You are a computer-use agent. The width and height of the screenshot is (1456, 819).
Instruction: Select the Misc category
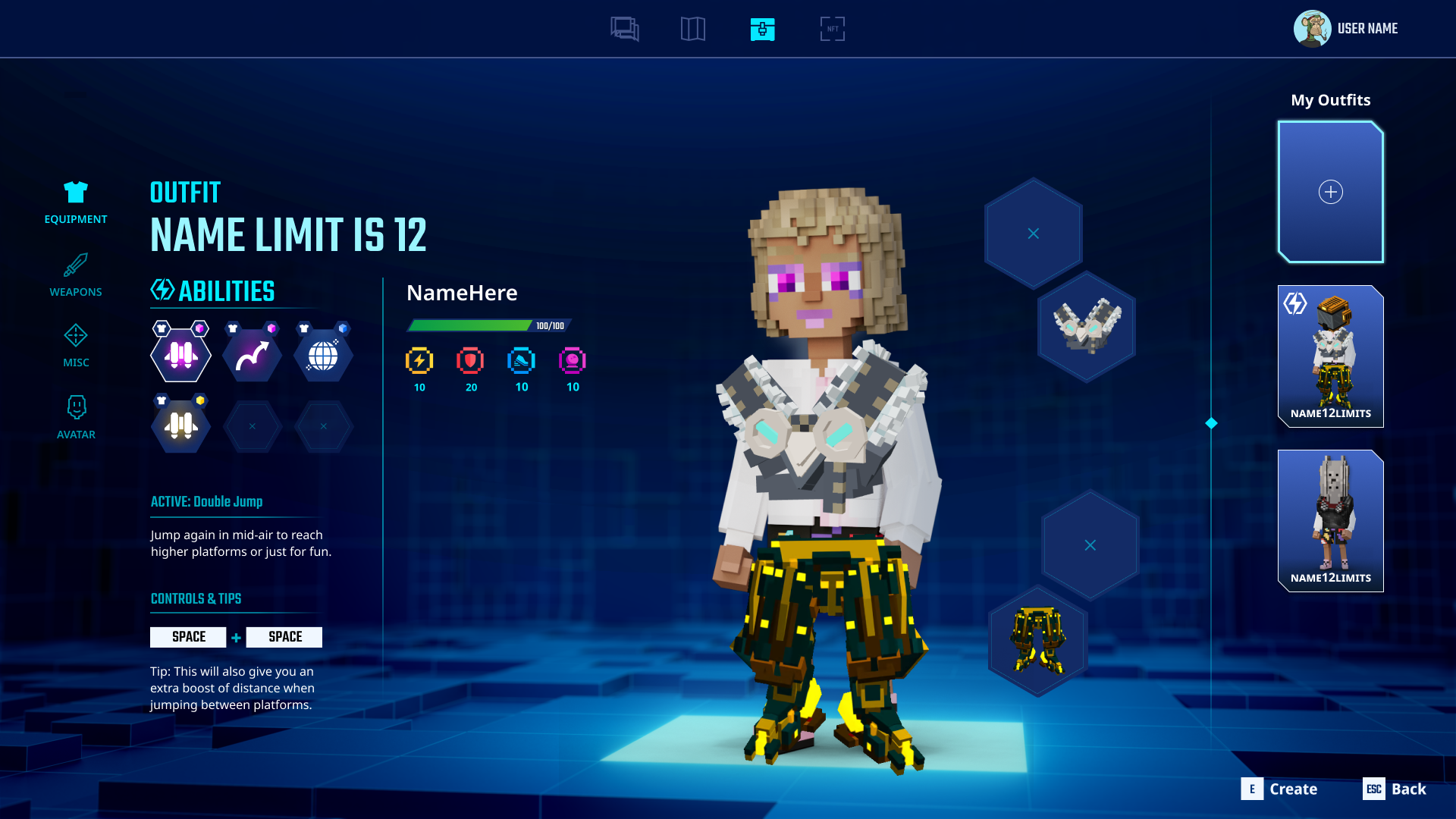click(x=76, y=346)
